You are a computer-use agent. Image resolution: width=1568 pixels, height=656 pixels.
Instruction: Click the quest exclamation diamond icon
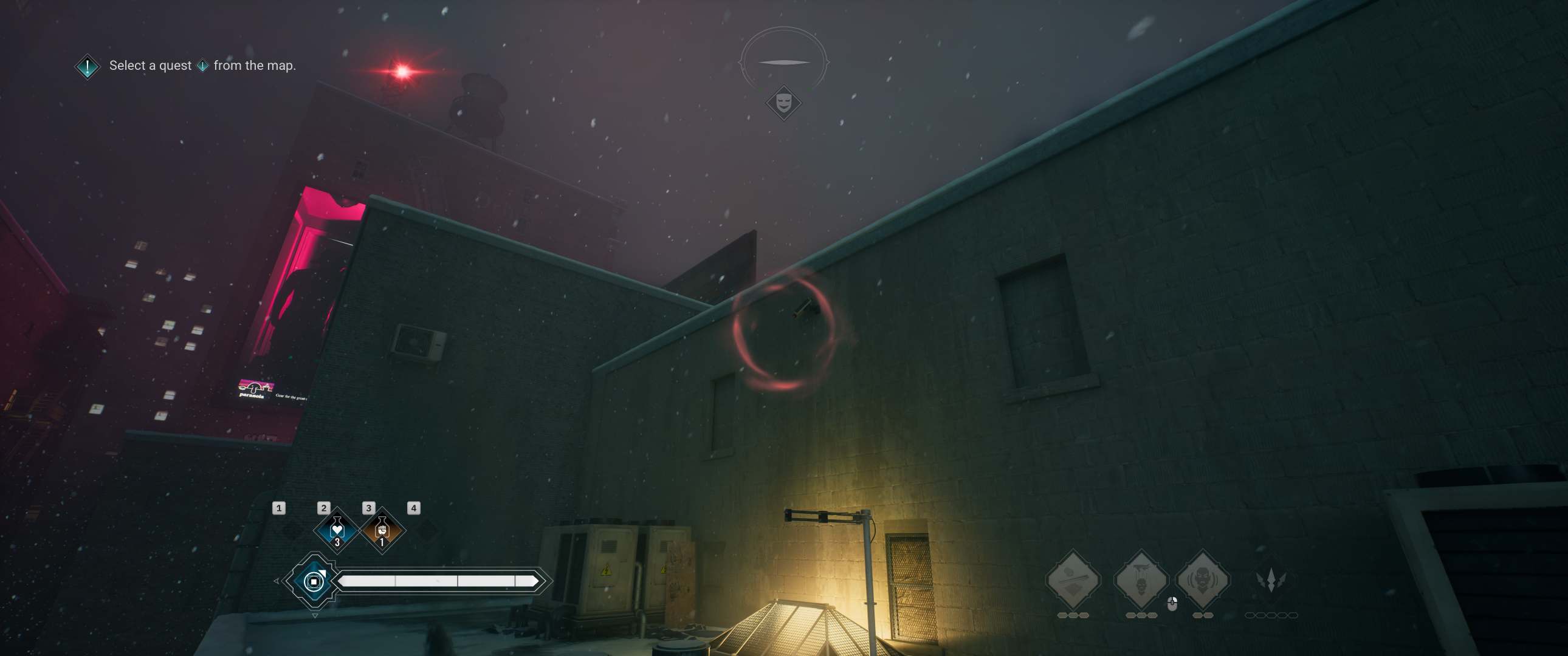87,66
